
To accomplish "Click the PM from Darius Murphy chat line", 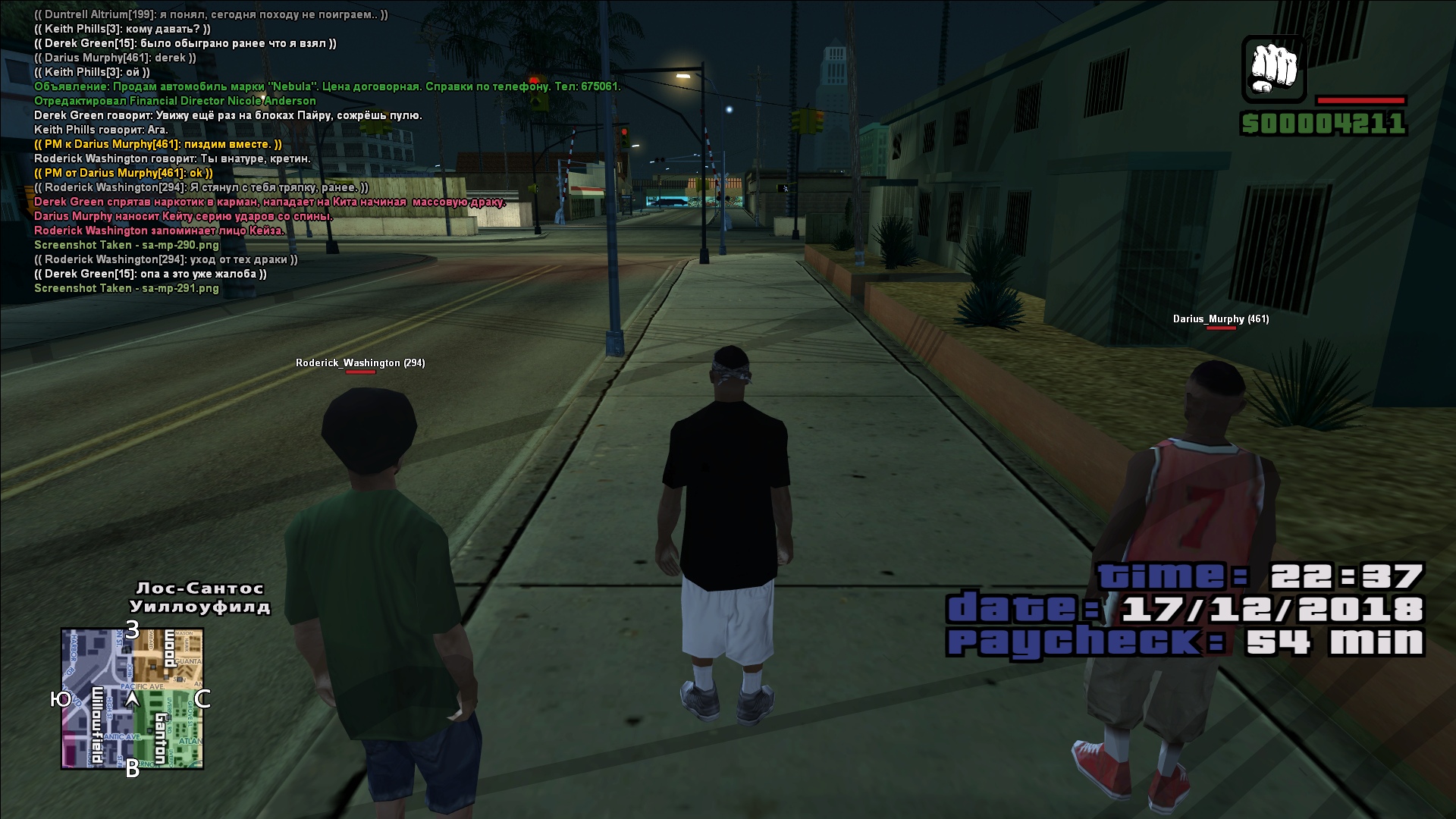I will click(124, 173).
